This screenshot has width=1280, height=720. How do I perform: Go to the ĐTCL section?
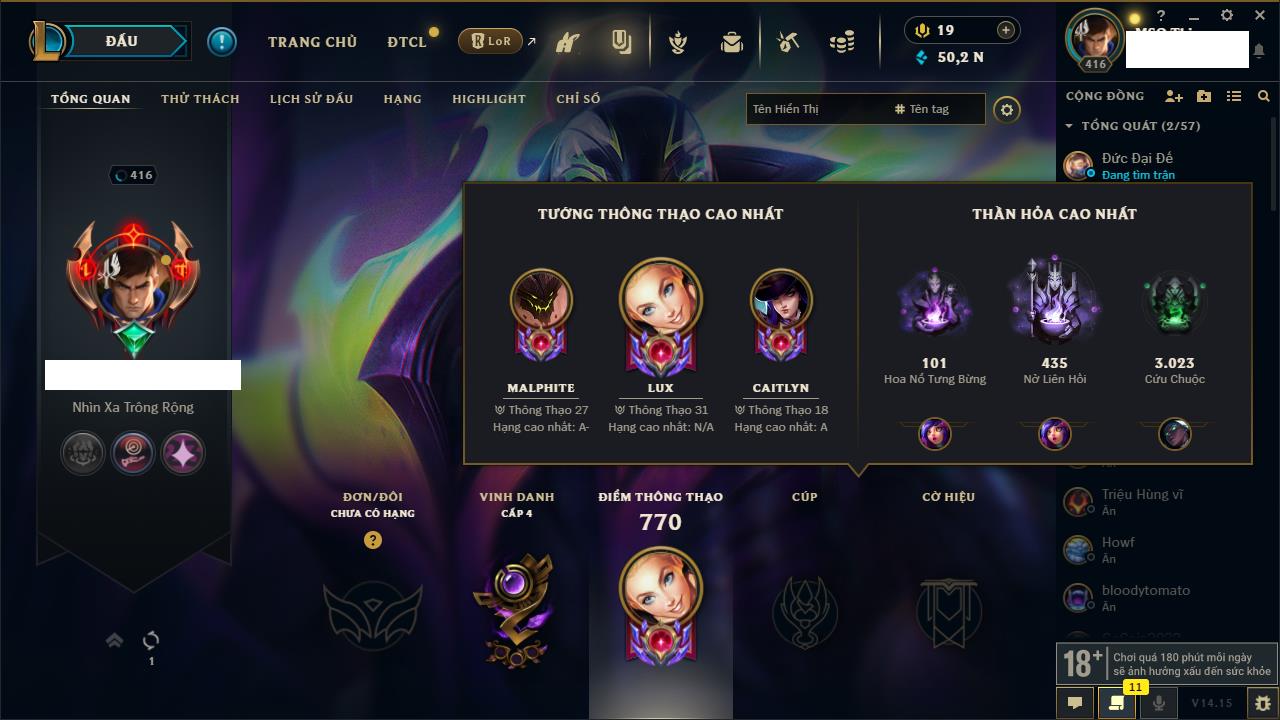pyautogui.click(x=407, y=42)
